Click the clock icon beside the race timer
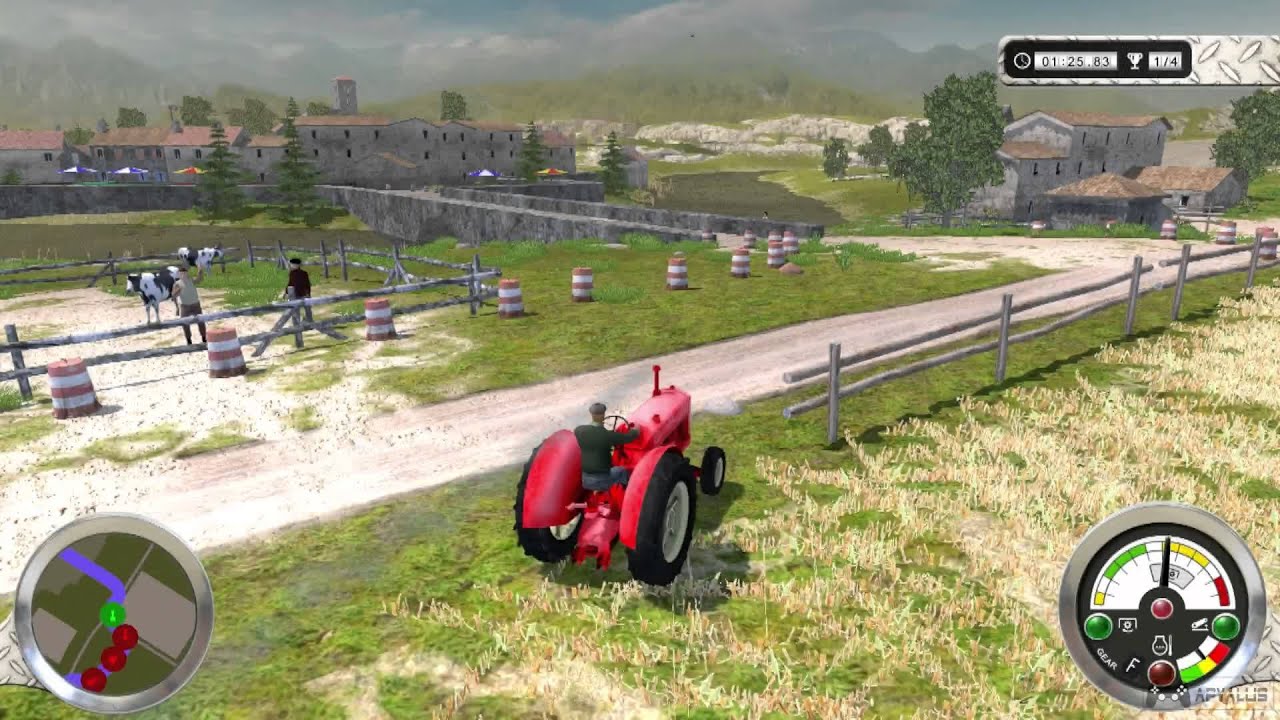Image resolution: width=1280 pixels, height=720 pixels. [x=1022, y=60]
